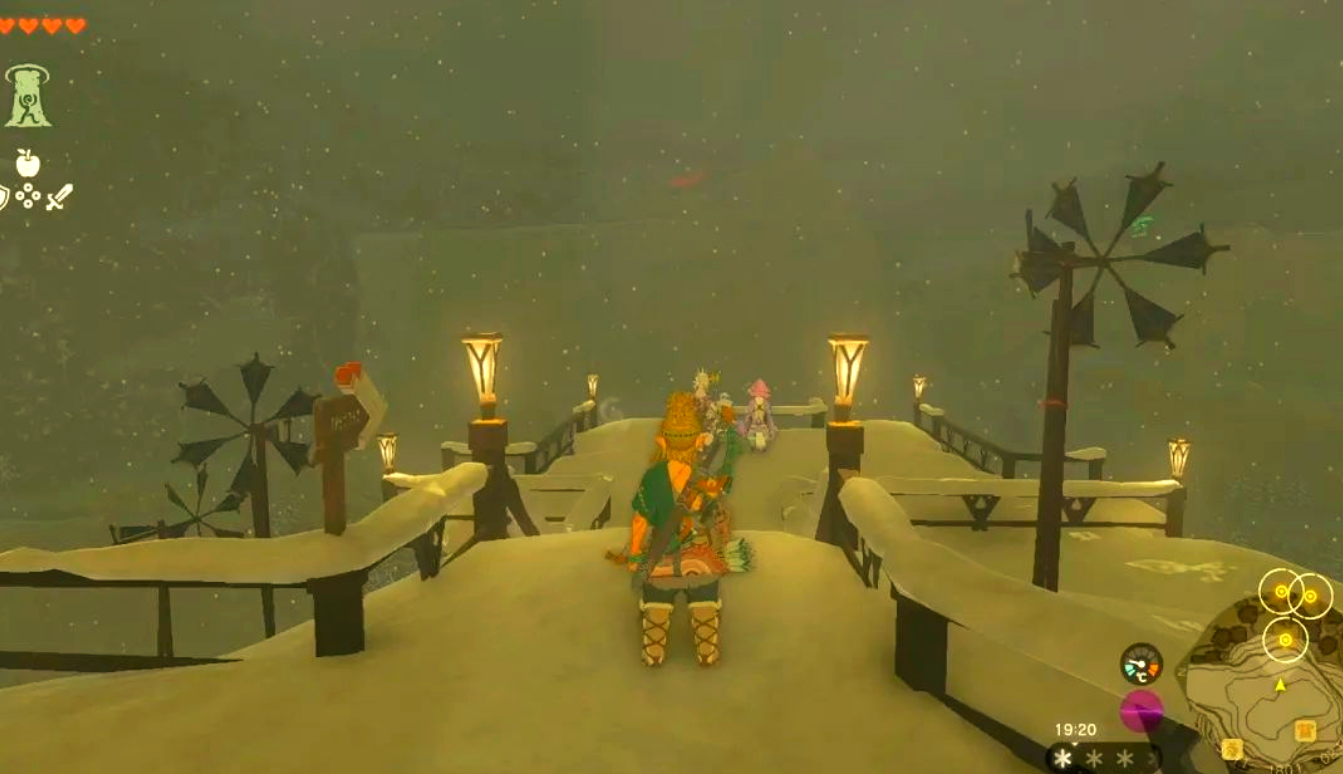Activate the Ascend ability icon

[27, 96]
